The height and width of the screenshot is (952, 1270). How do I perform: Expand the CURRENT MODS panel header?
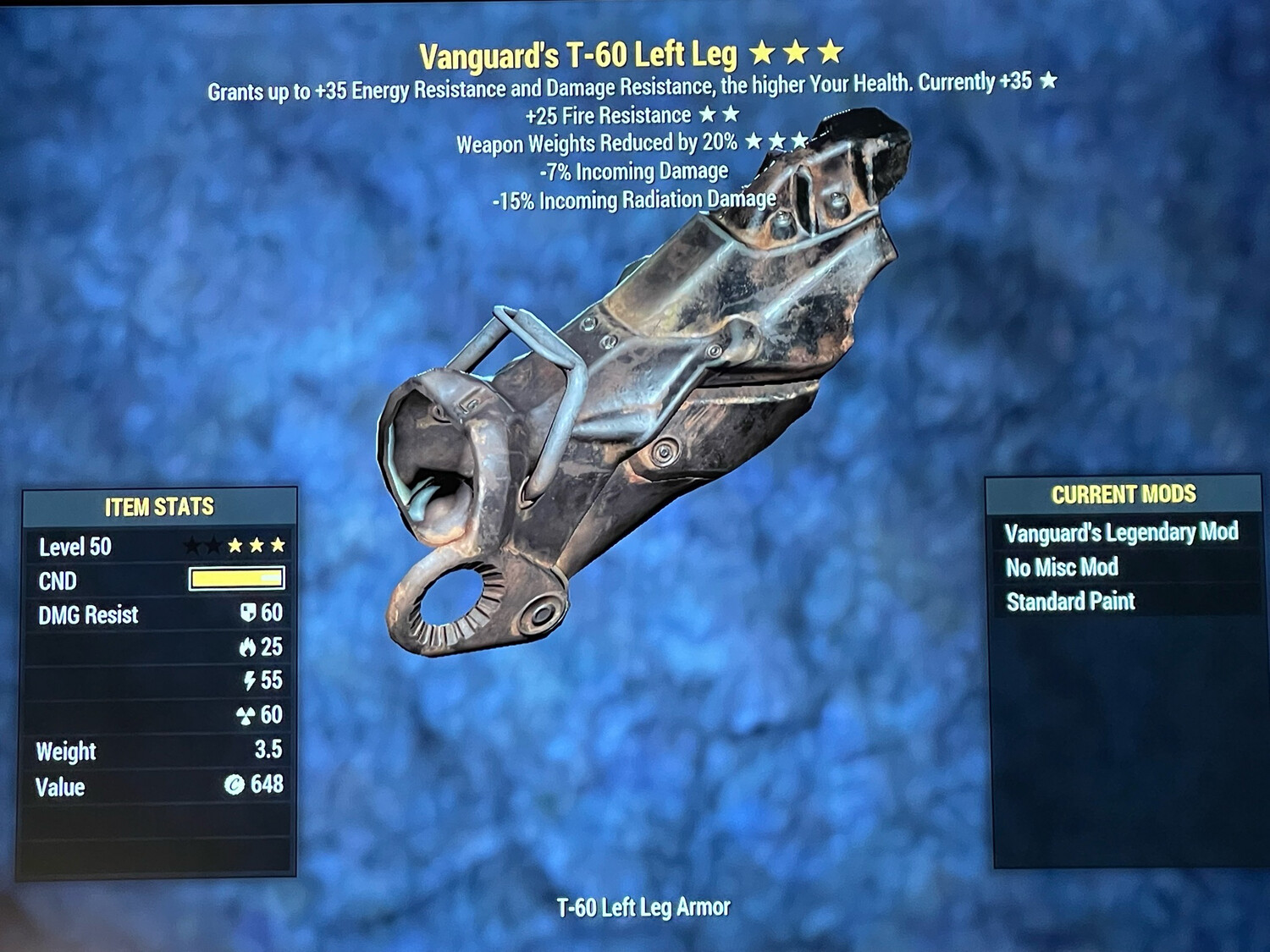1124,494
